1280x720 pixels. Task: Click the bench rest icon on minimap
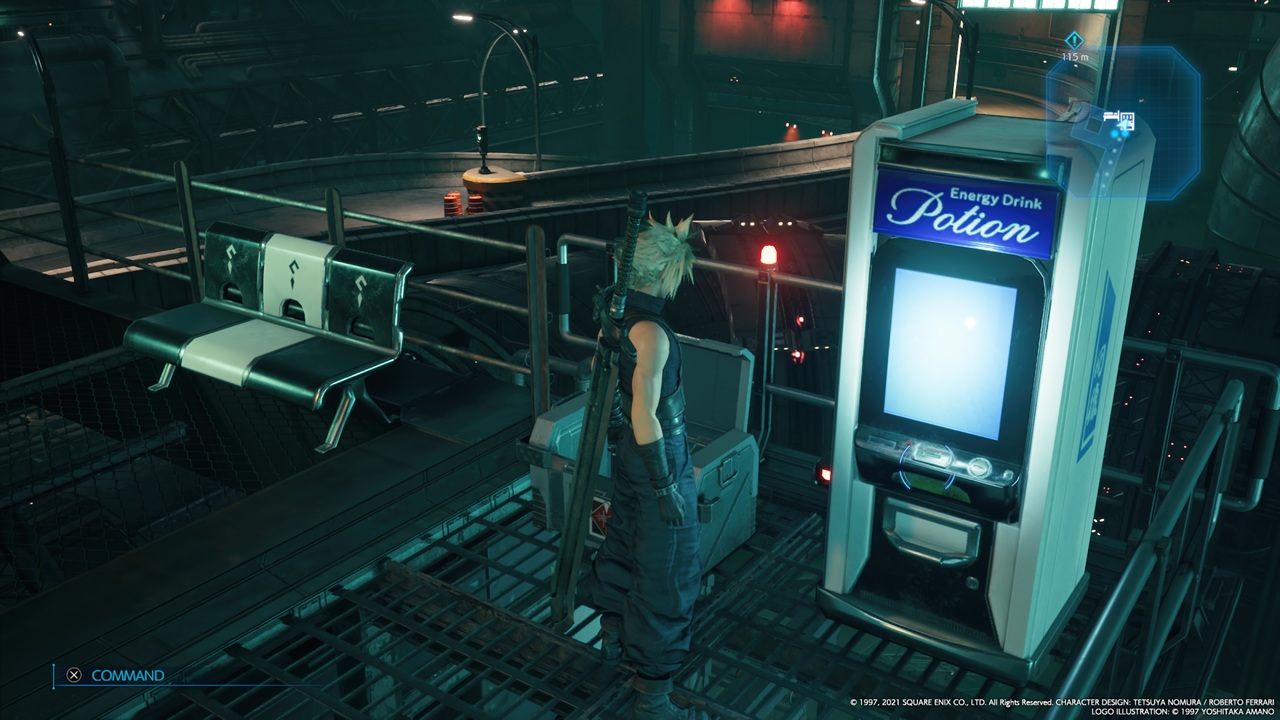[x=1111, y=117]
